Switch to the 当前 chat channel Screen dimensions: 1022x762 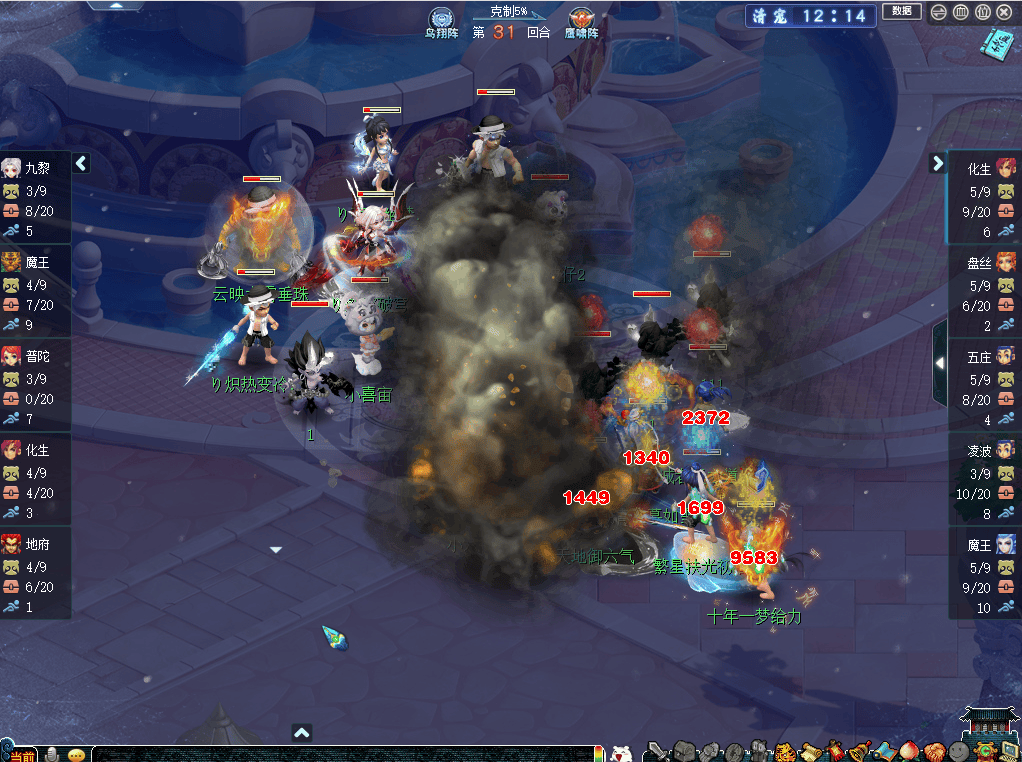21,754
